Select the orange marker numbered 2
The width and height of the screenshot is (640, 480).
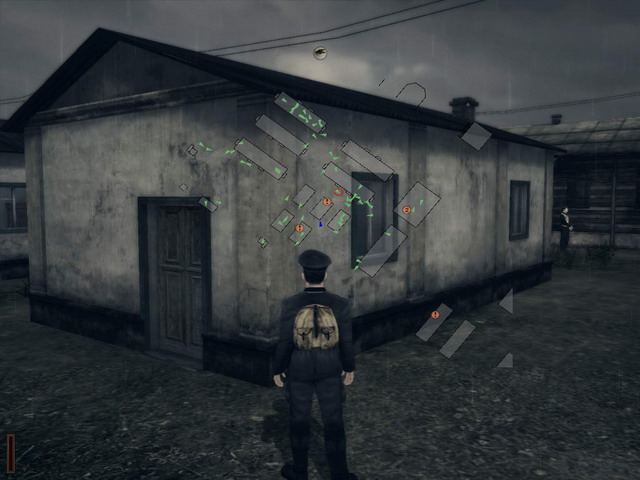click(407, 210)
